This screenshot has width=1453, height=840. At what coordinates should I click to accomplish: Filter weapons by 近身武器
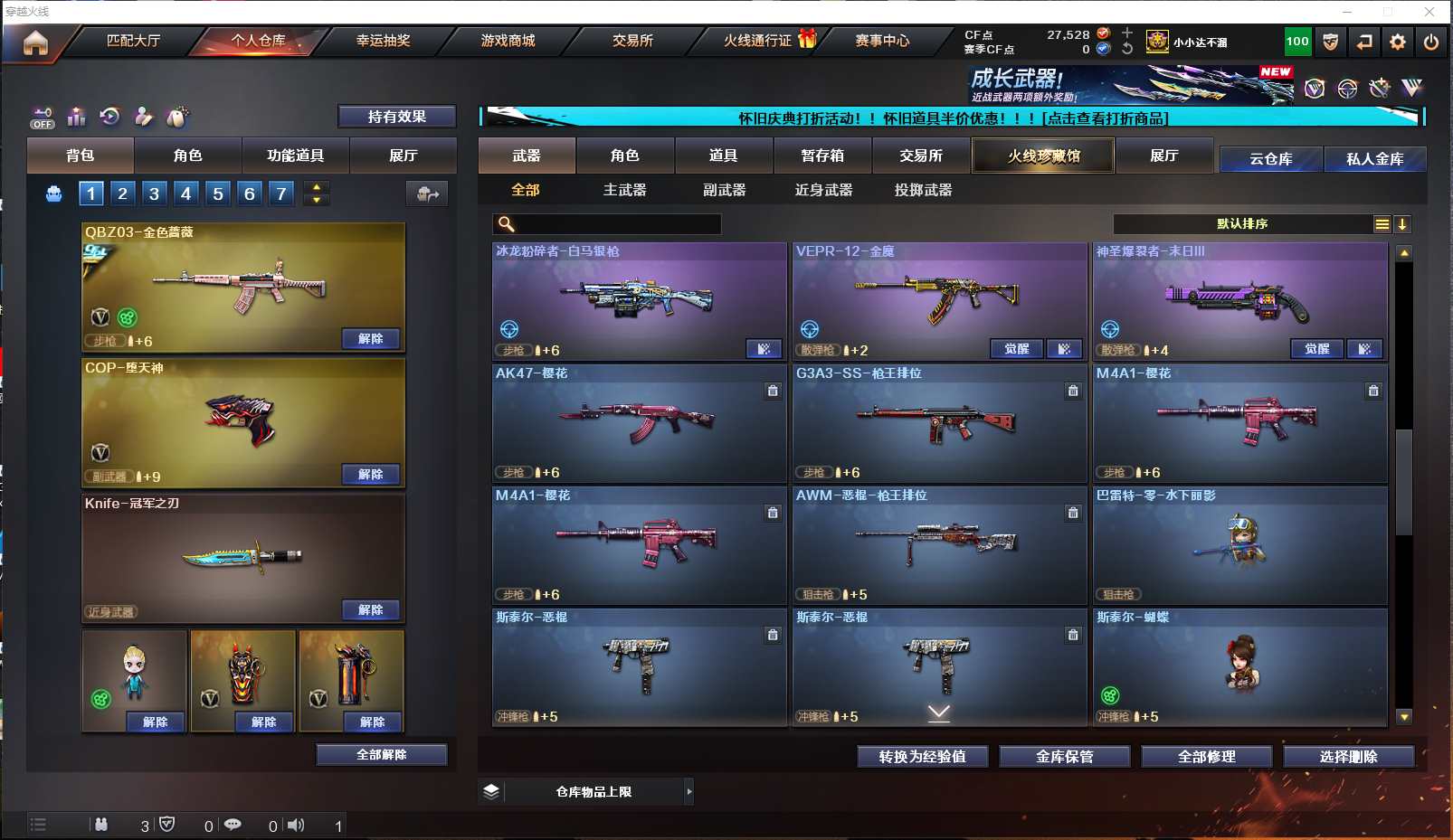click(823, 190)
